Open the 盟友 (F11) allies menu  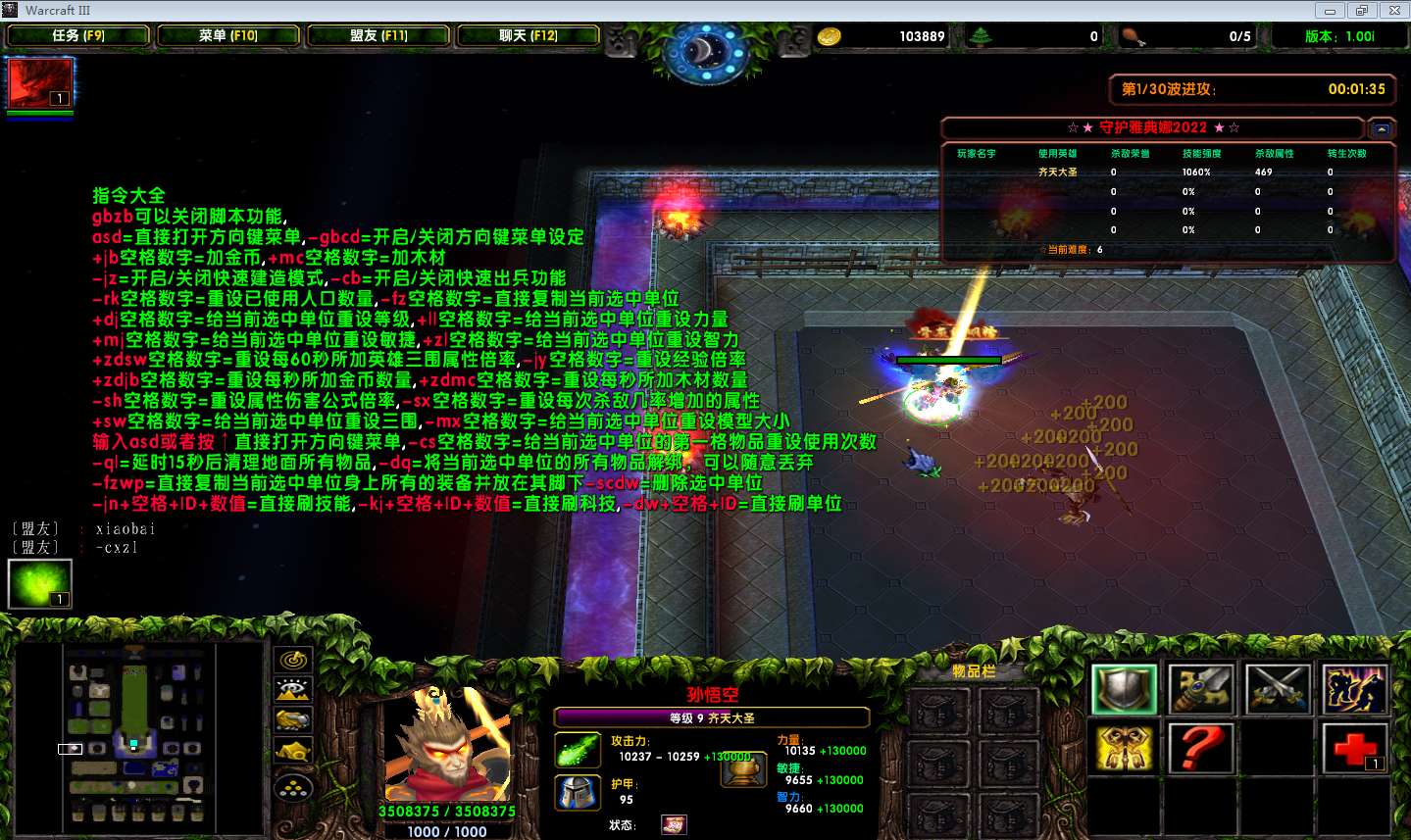378,36
